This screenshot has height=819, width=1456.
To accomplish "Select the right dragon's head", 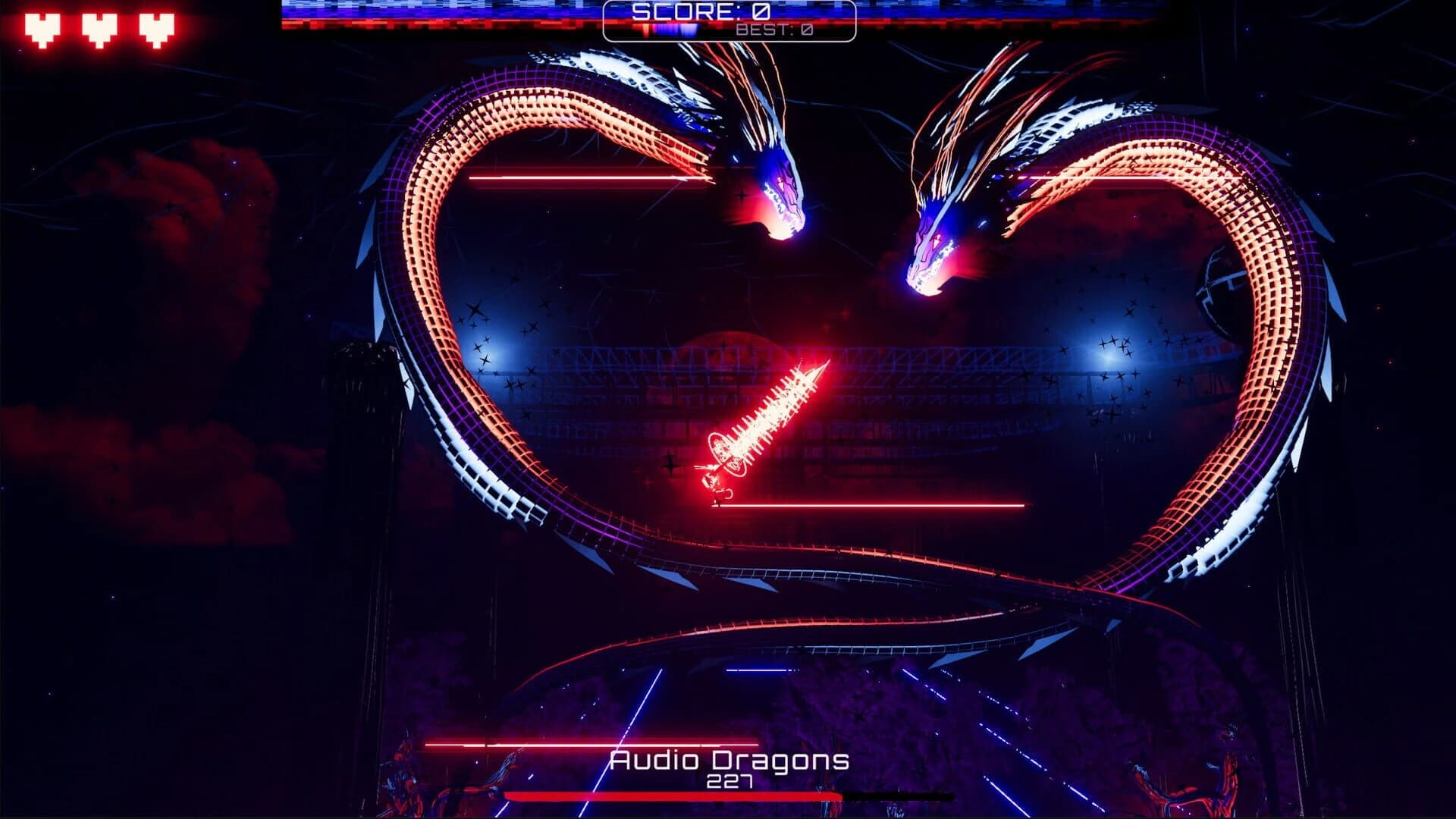I will (929, 250).
